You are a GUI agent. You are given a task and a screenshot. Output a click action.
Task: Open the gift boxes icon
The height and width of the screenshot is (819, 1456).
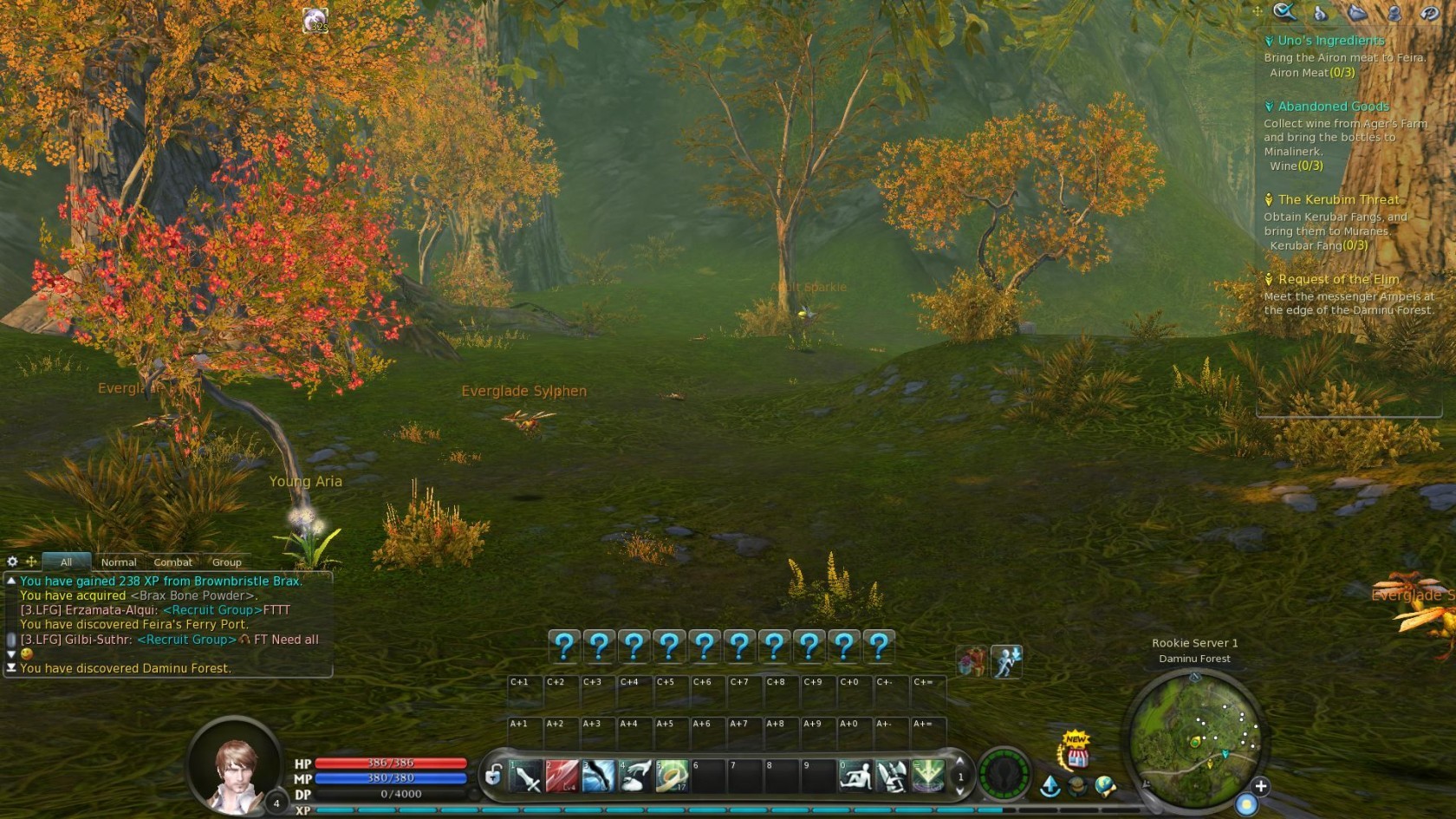coord(971,662)
